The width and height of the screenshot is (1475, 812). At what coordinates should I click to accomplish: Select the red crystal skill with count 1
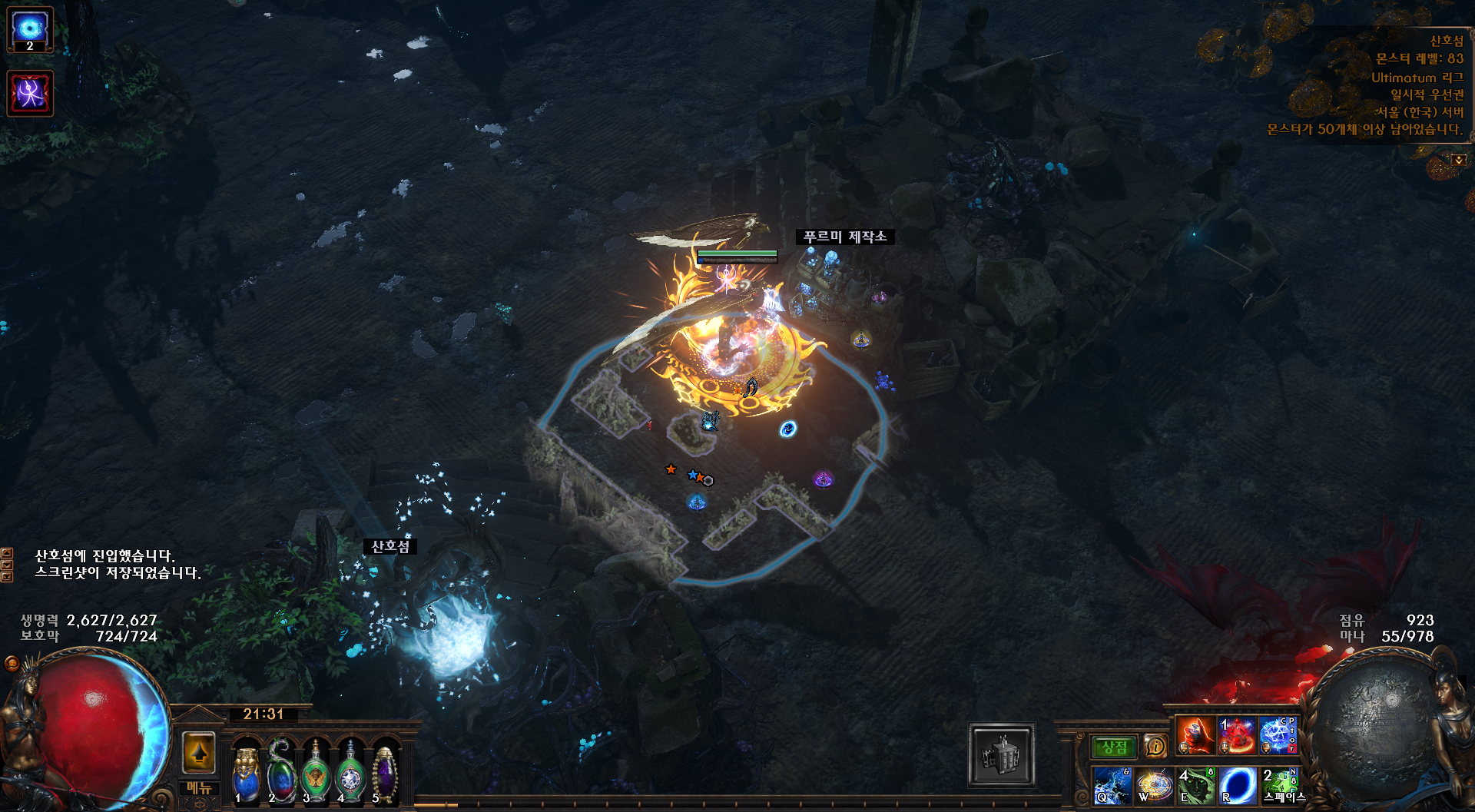(1237, 735)
